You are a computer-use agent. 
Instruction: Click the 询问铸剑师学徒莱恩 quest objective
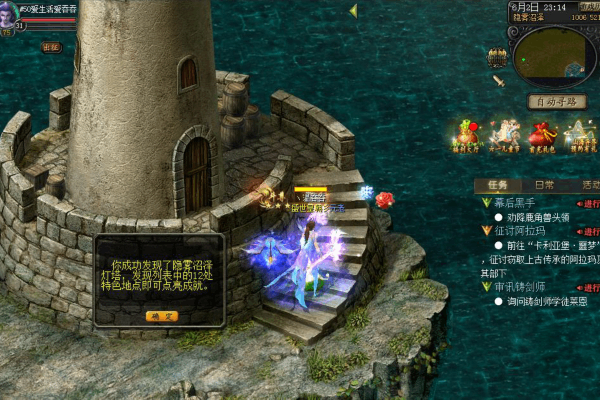click(547, 301)
